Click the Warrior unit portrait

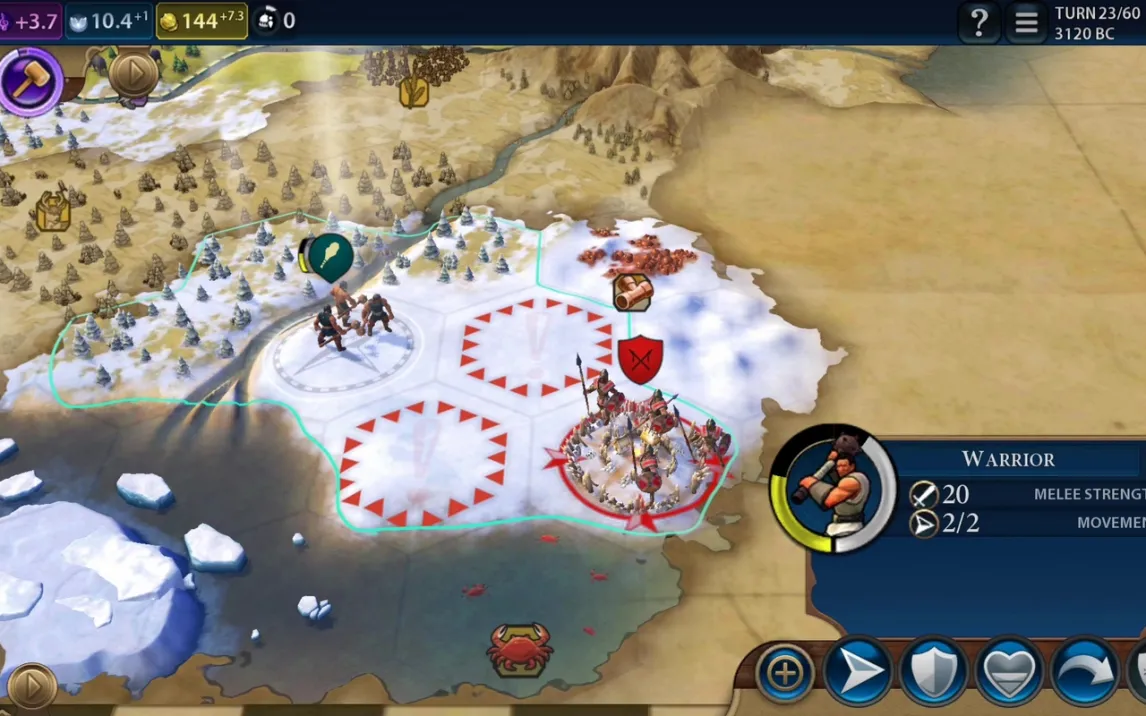[x=834, y=489]
